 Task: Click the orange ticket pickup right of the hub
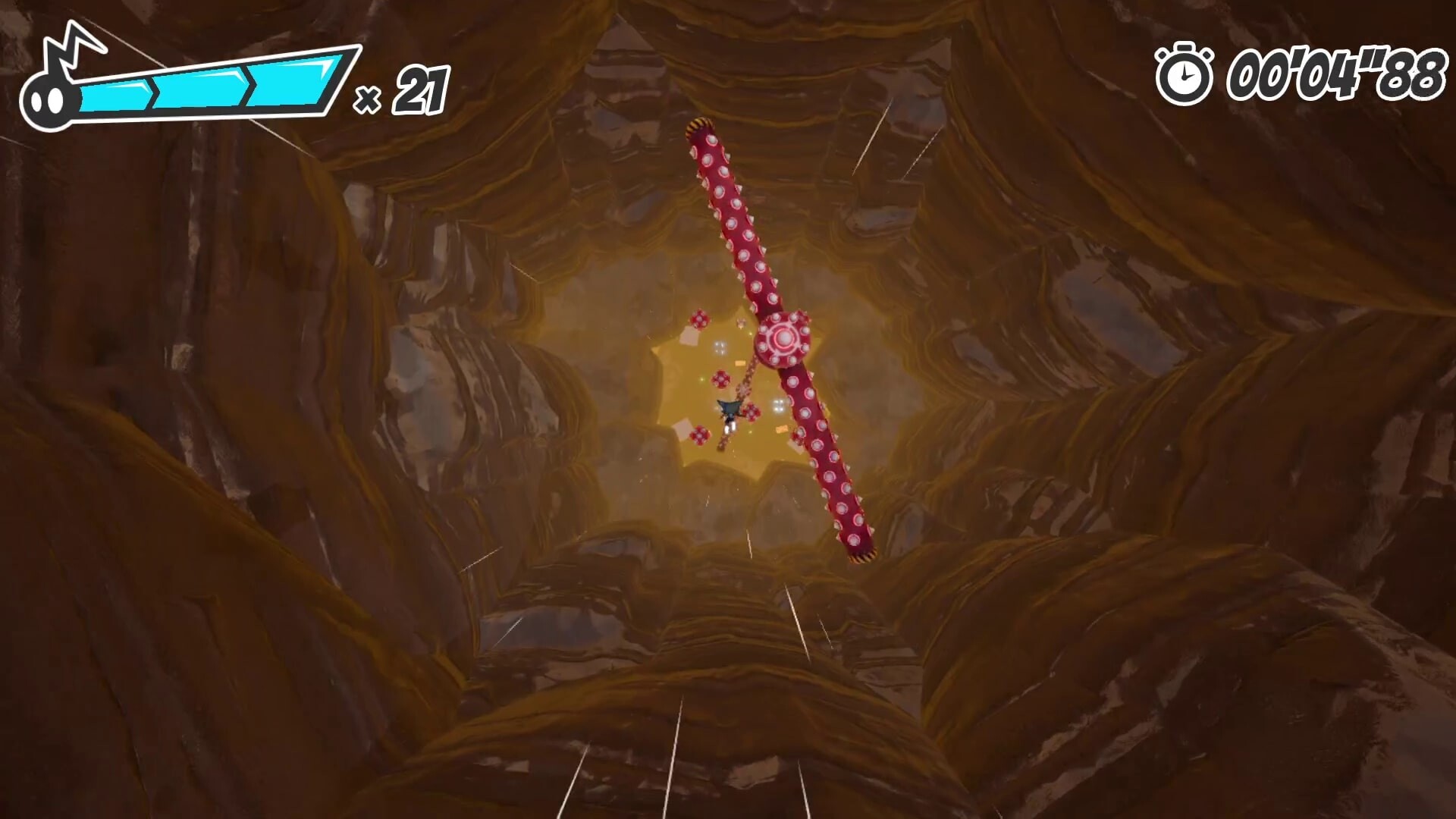pyautogui.click(x=780, y=429)
